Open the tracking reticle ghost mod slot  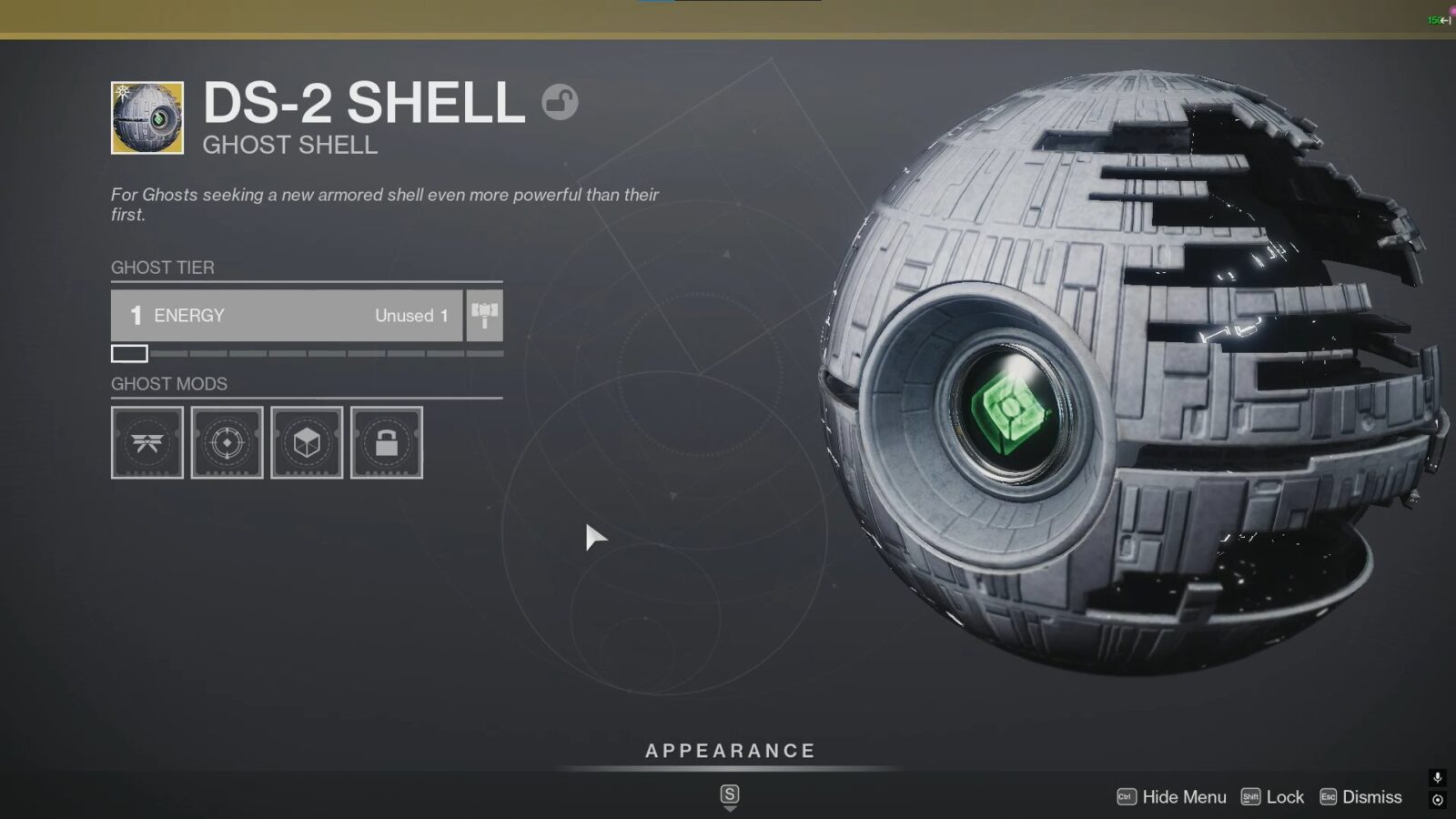(227, 443)
